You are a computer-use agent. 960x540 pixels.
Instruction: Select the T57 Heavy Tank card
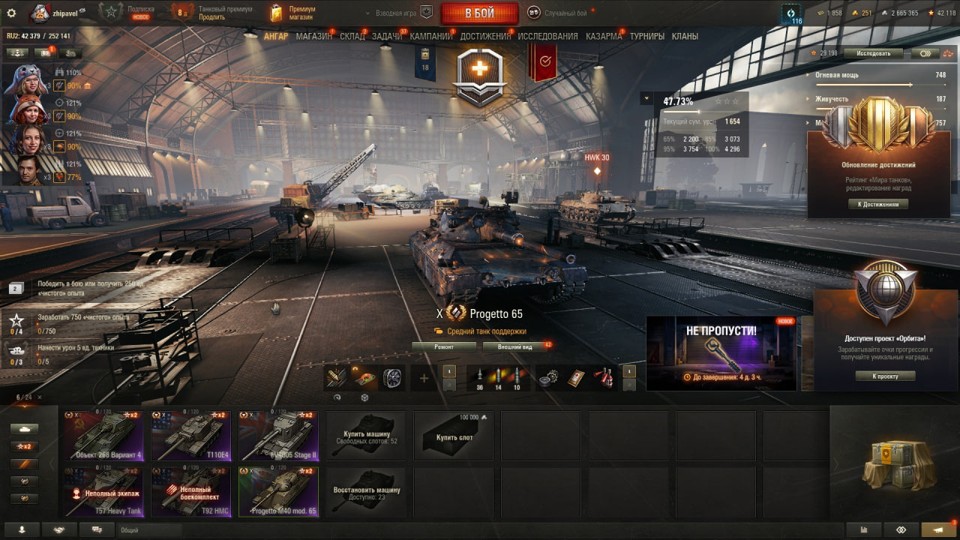(104, 491)
